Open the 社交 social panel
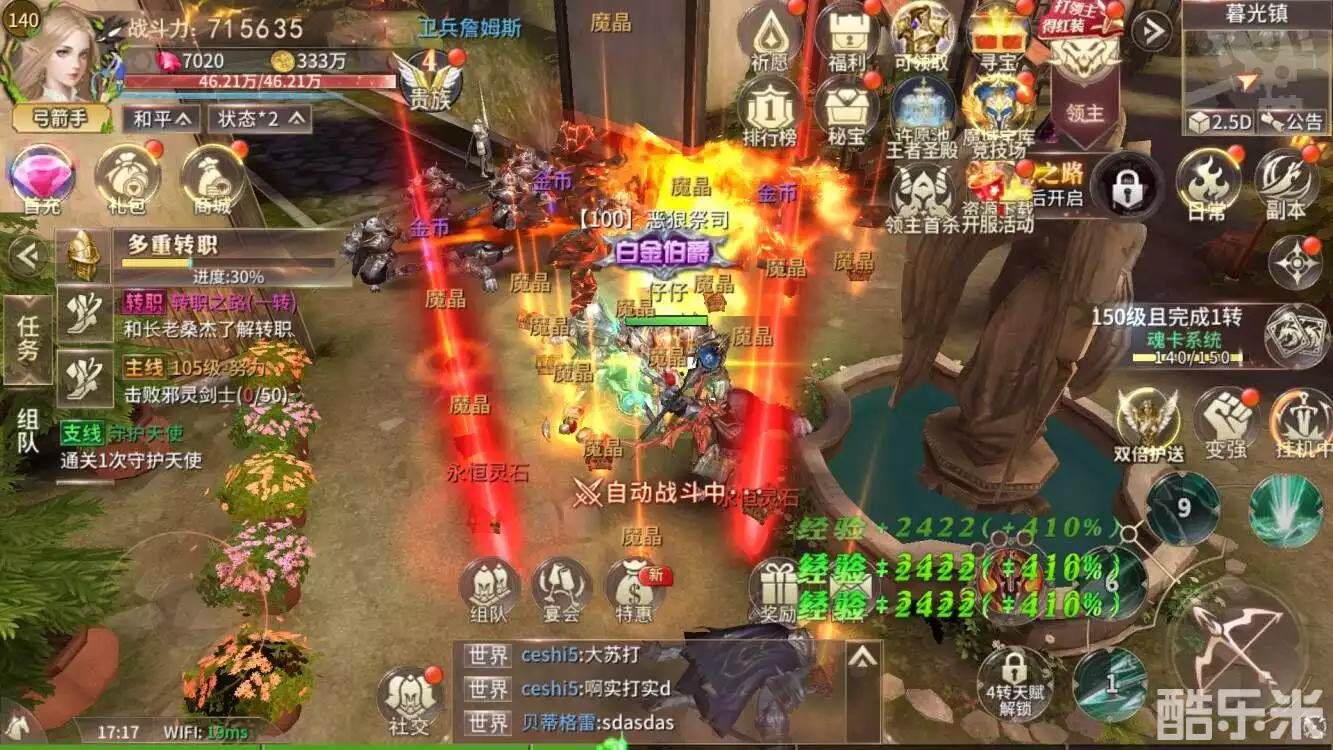Viewport: 1333px width, 750px height. (x=410, y=698)
